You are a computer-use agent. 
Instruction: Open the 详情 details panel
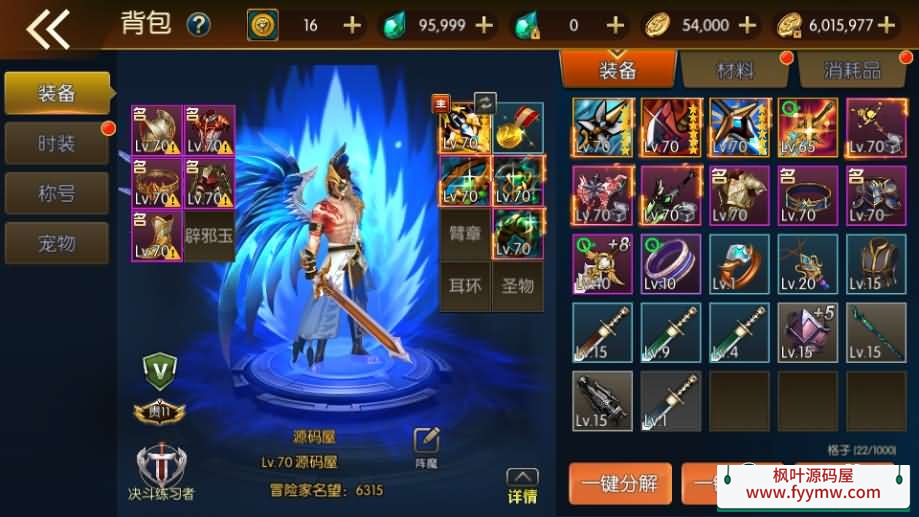pos(522,487)
